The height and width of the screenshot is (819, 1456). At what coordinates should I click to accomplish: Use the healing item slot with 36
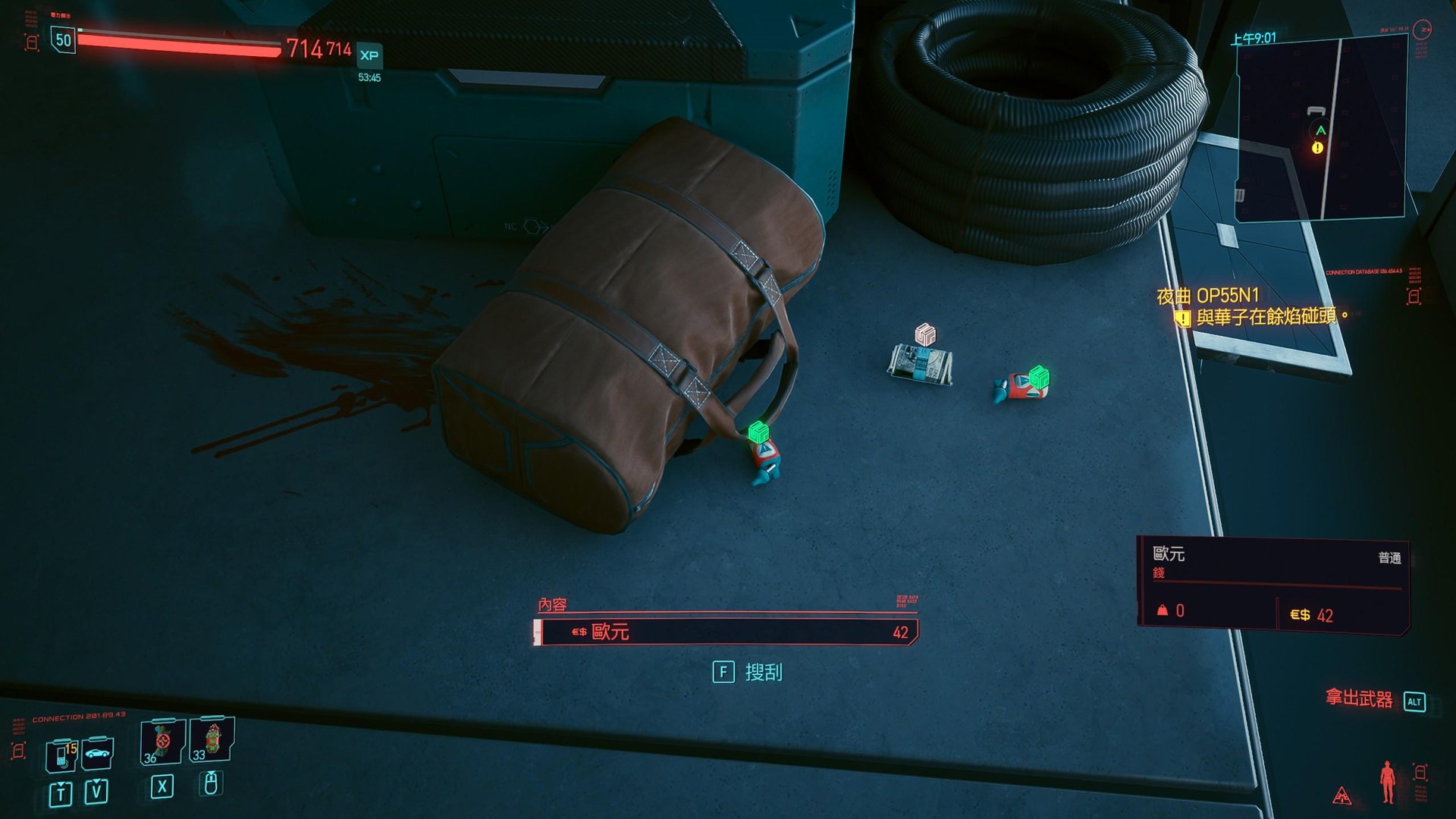tap(162, 742)
